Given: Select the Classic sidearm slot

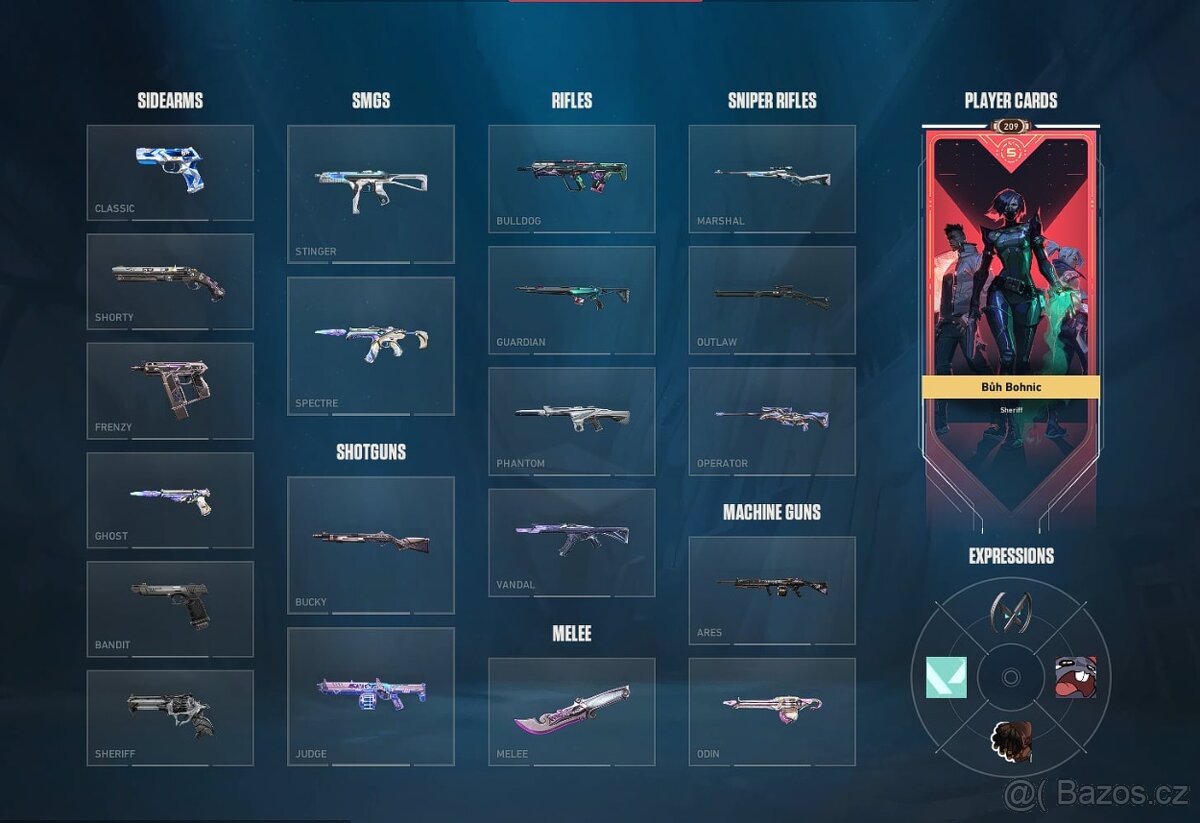Looking at the screenshot, I should [170, 172].
